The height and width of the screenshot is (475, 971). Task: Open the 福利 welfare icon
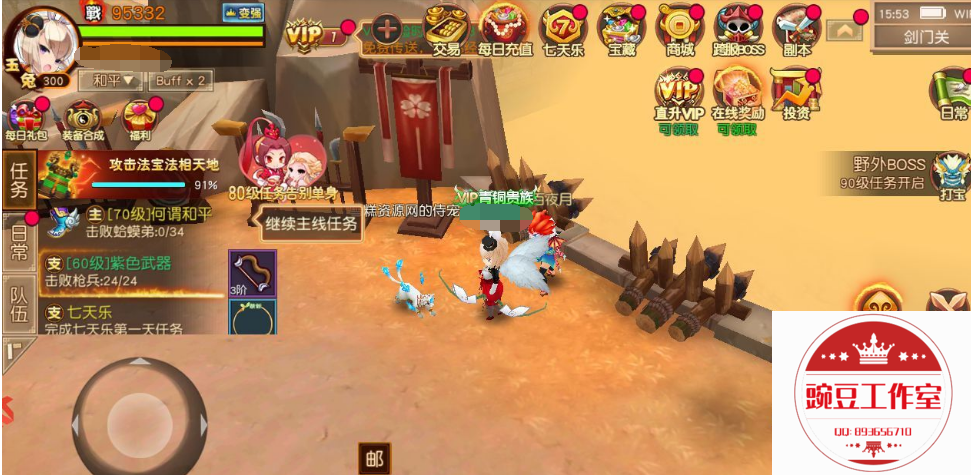(x=137, y=119)
